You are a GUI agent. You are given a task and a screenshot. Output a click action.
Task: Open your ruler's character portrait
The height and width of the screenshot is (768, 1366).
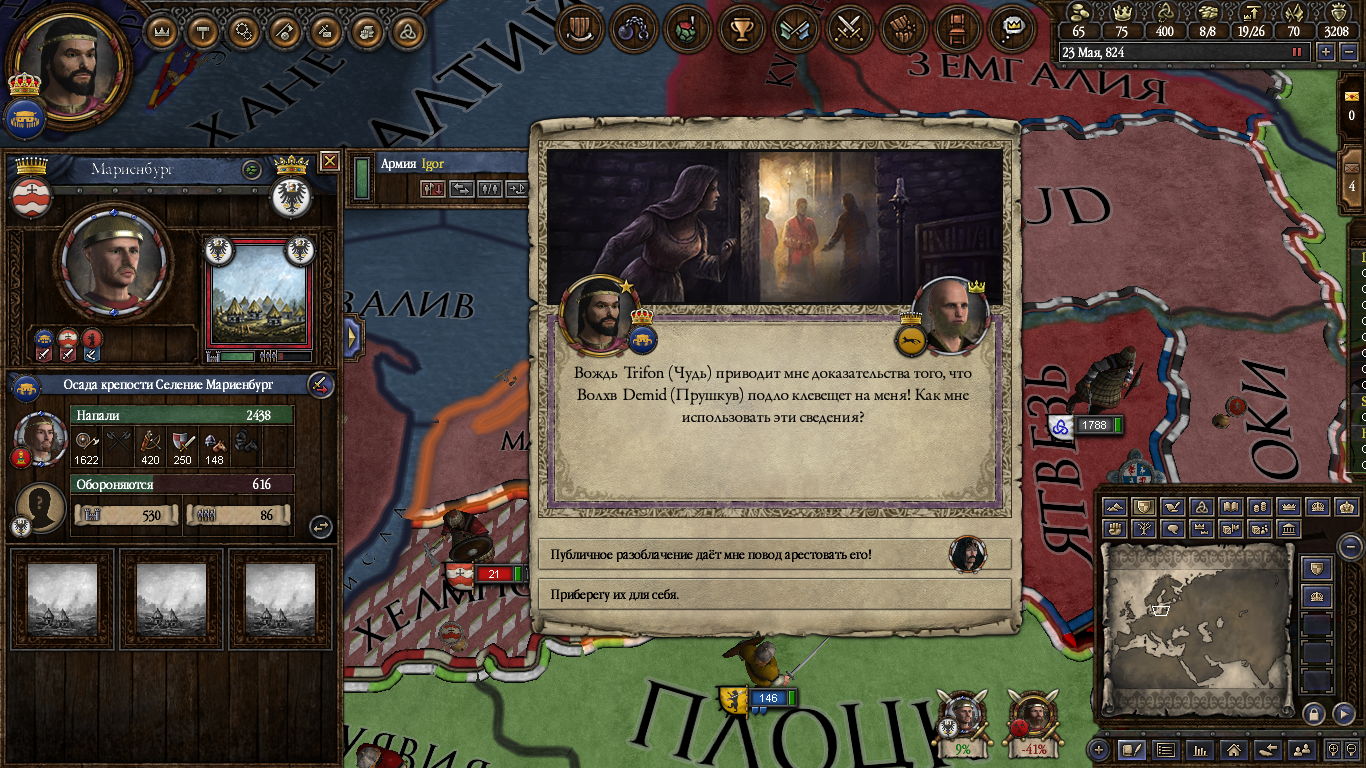pyautogui.click(x=68, y=66)
